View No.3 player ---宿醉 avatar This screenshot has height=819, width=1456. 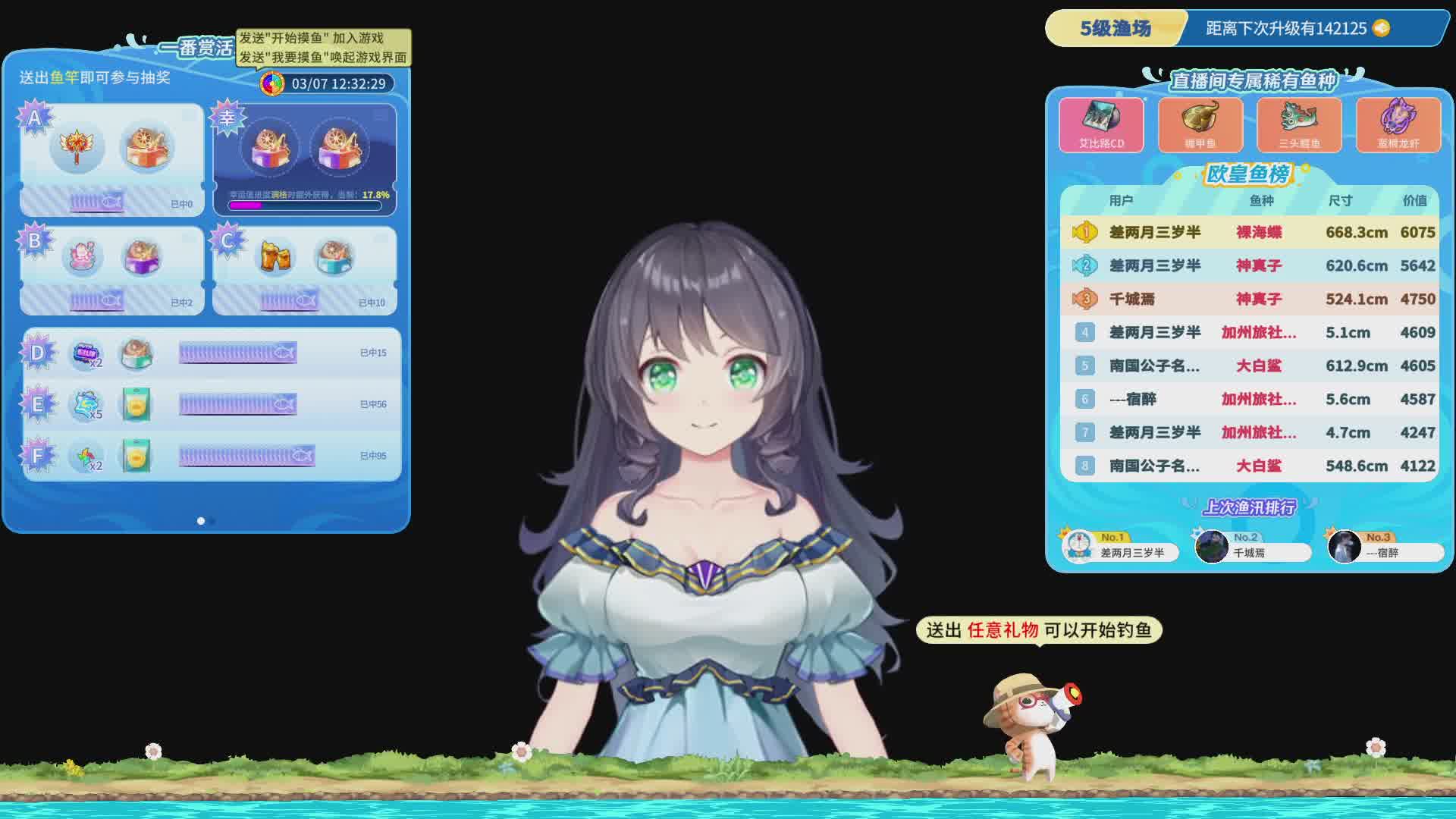(1344, 546)
